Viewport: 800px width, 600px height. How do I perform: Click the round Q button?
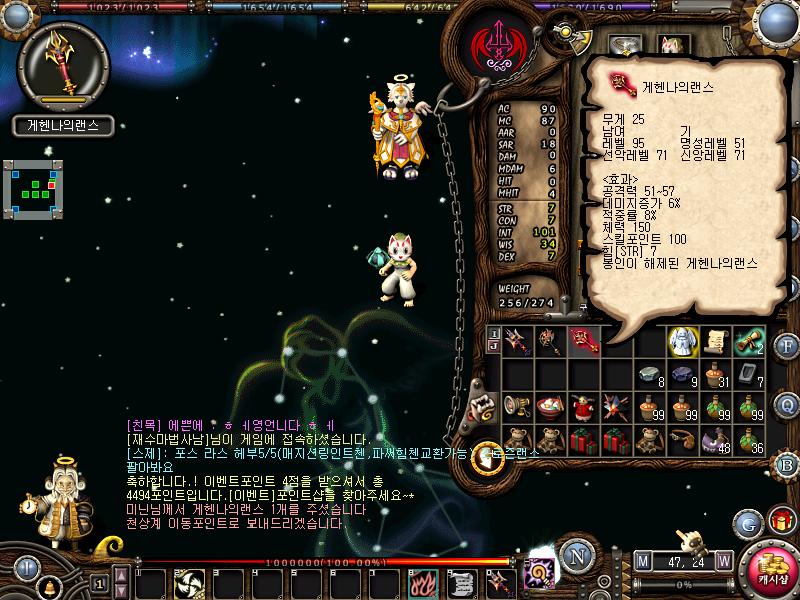point(787,404)
